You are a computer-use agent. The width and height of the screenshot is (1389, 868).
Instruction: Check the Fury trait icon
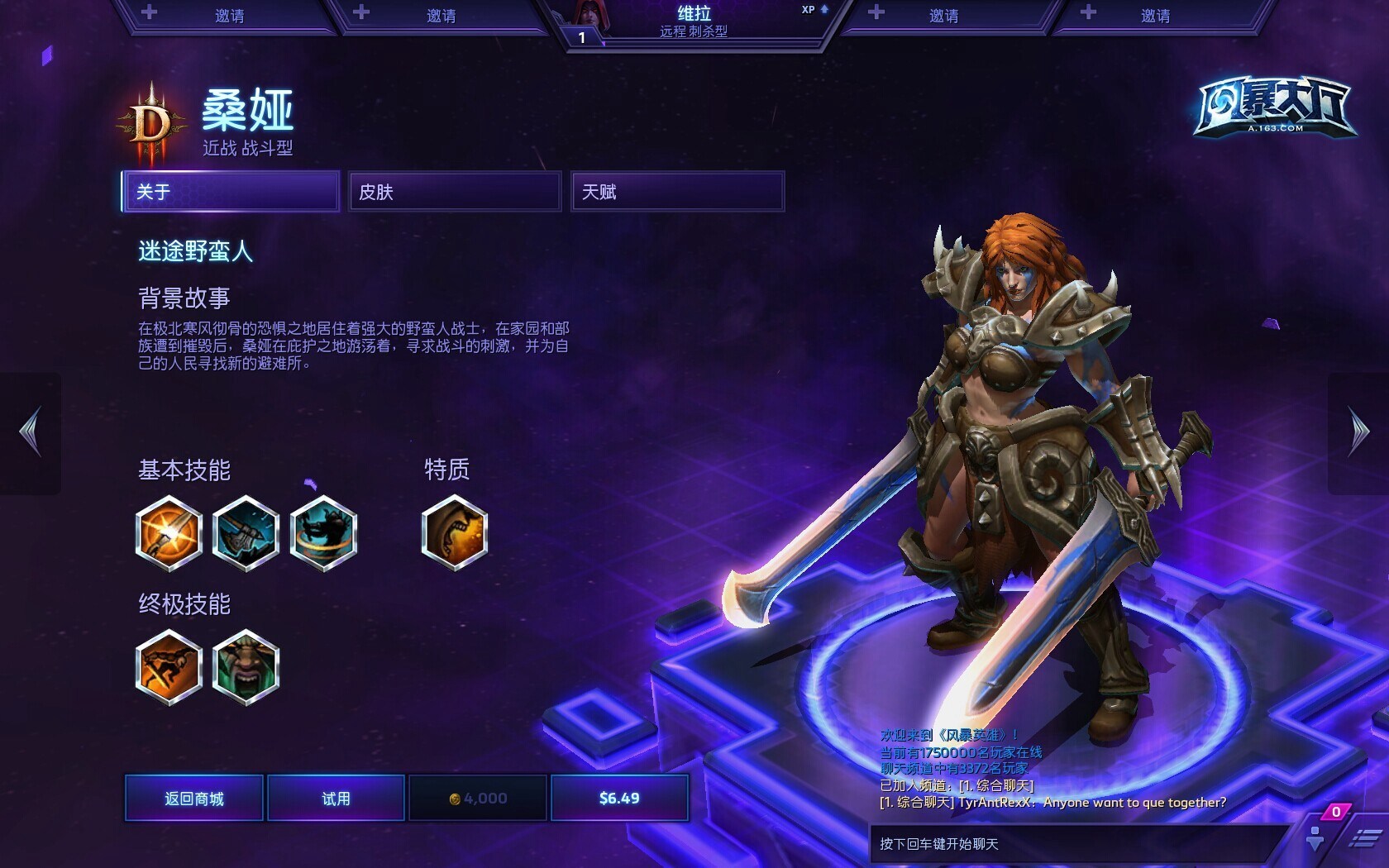coord(454,533)
